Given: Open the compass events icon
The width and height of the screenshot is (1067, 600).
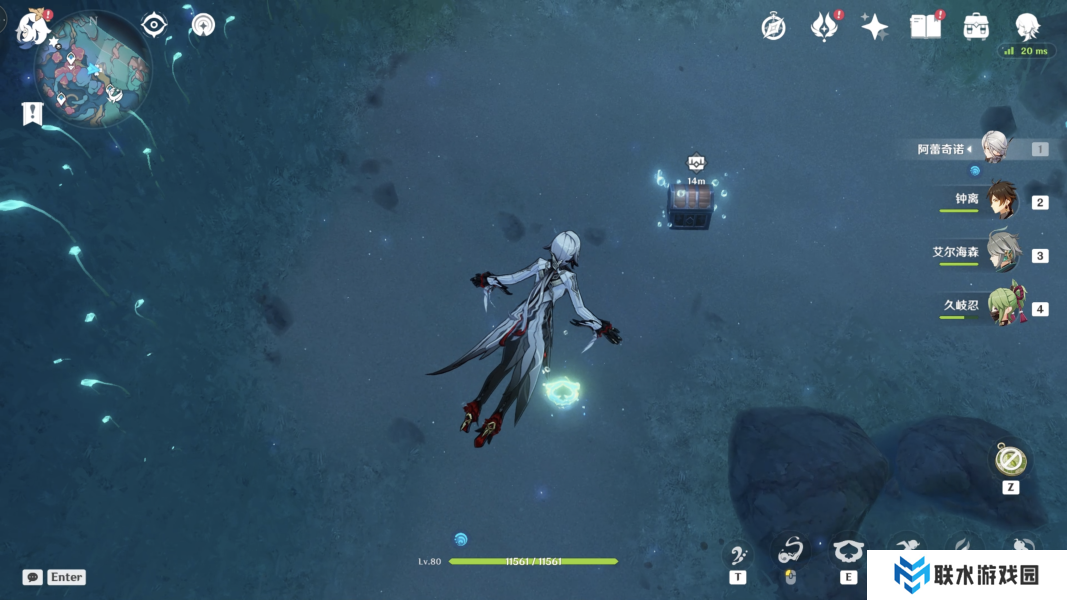Looking at the screenshot, I should 773,27.
